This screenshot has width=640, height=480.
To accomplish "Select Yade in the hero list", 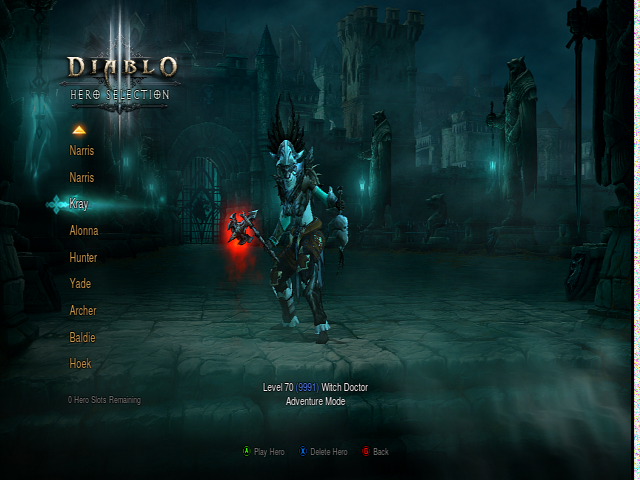I will tap(80, 284).
